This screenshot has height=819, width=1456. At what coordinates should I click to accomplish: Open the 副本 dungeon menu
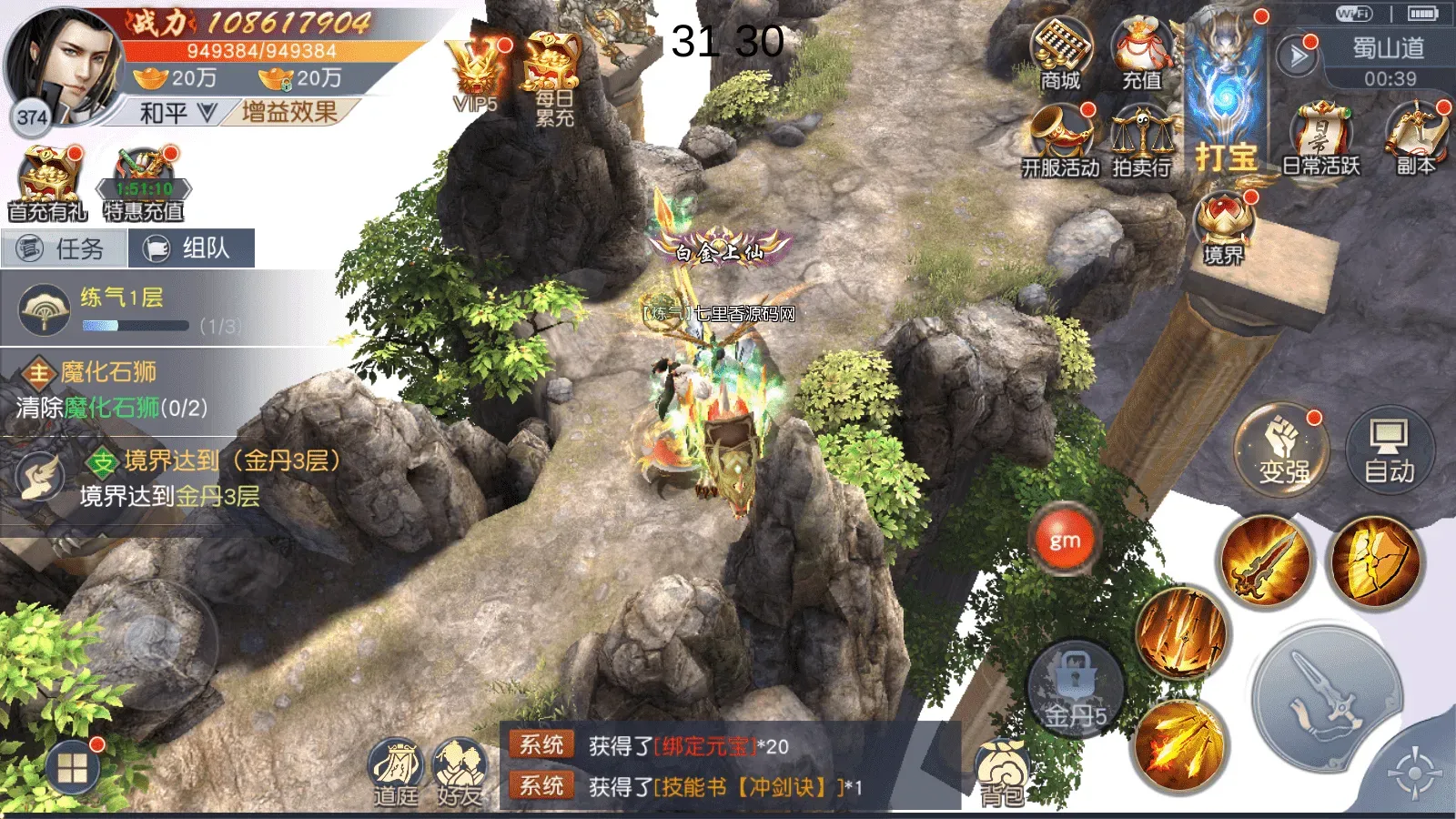pos(1416,136)
